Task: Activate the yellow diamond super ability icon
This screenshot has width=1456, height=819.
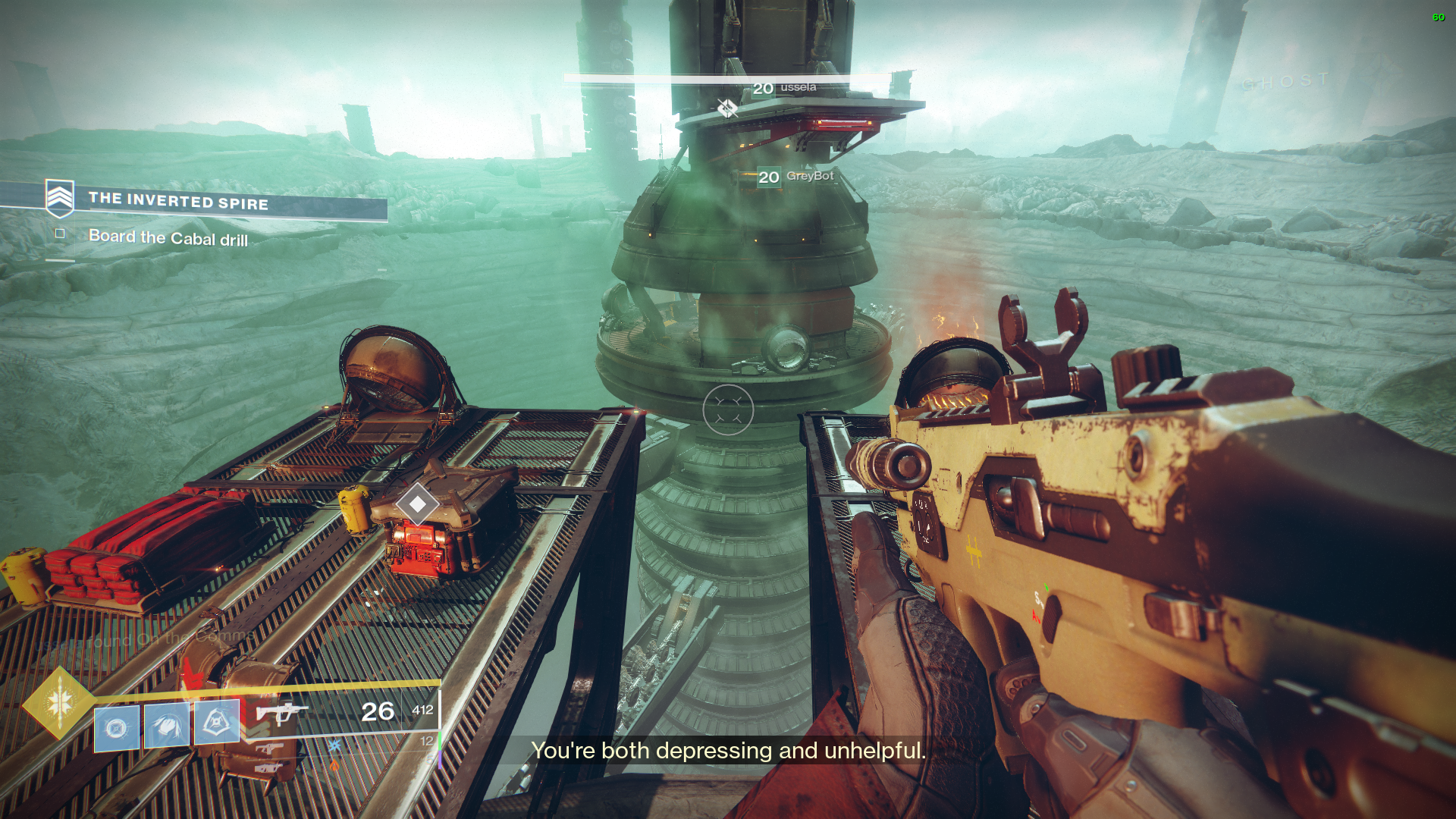Action: coord(59,703)
